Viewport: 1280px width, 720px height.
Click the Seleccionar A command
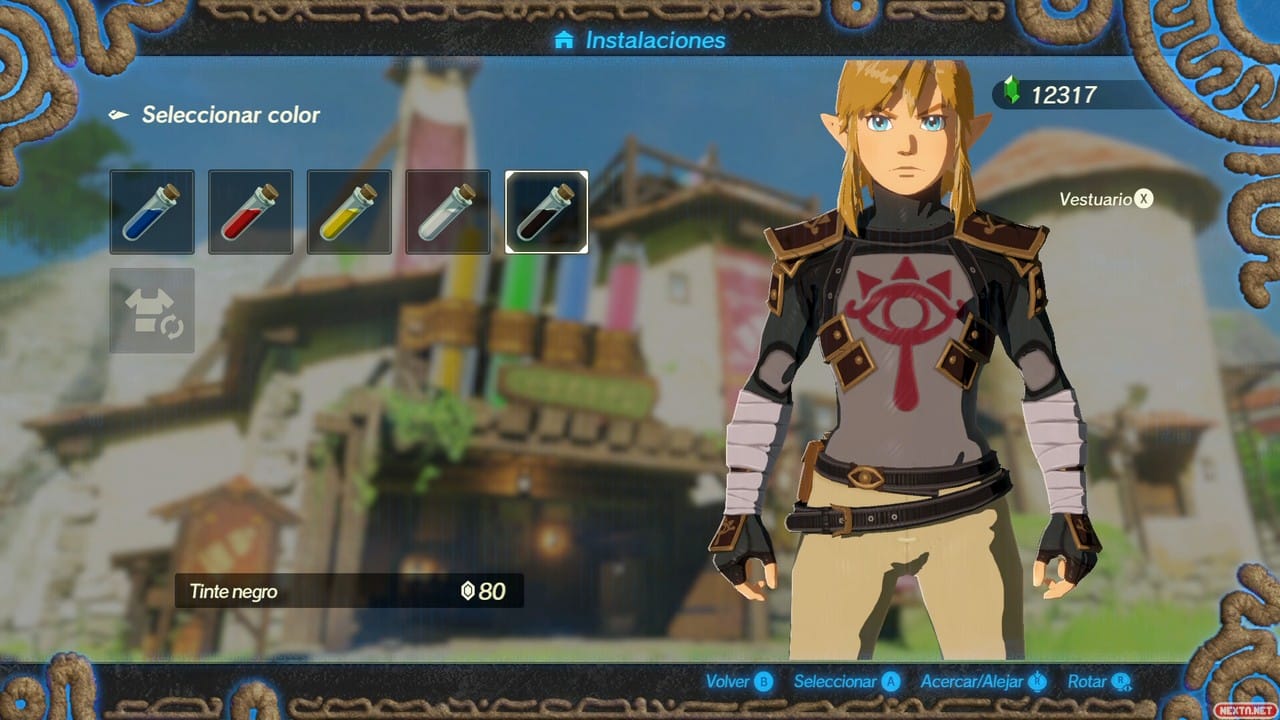click(x=847, y=682)
